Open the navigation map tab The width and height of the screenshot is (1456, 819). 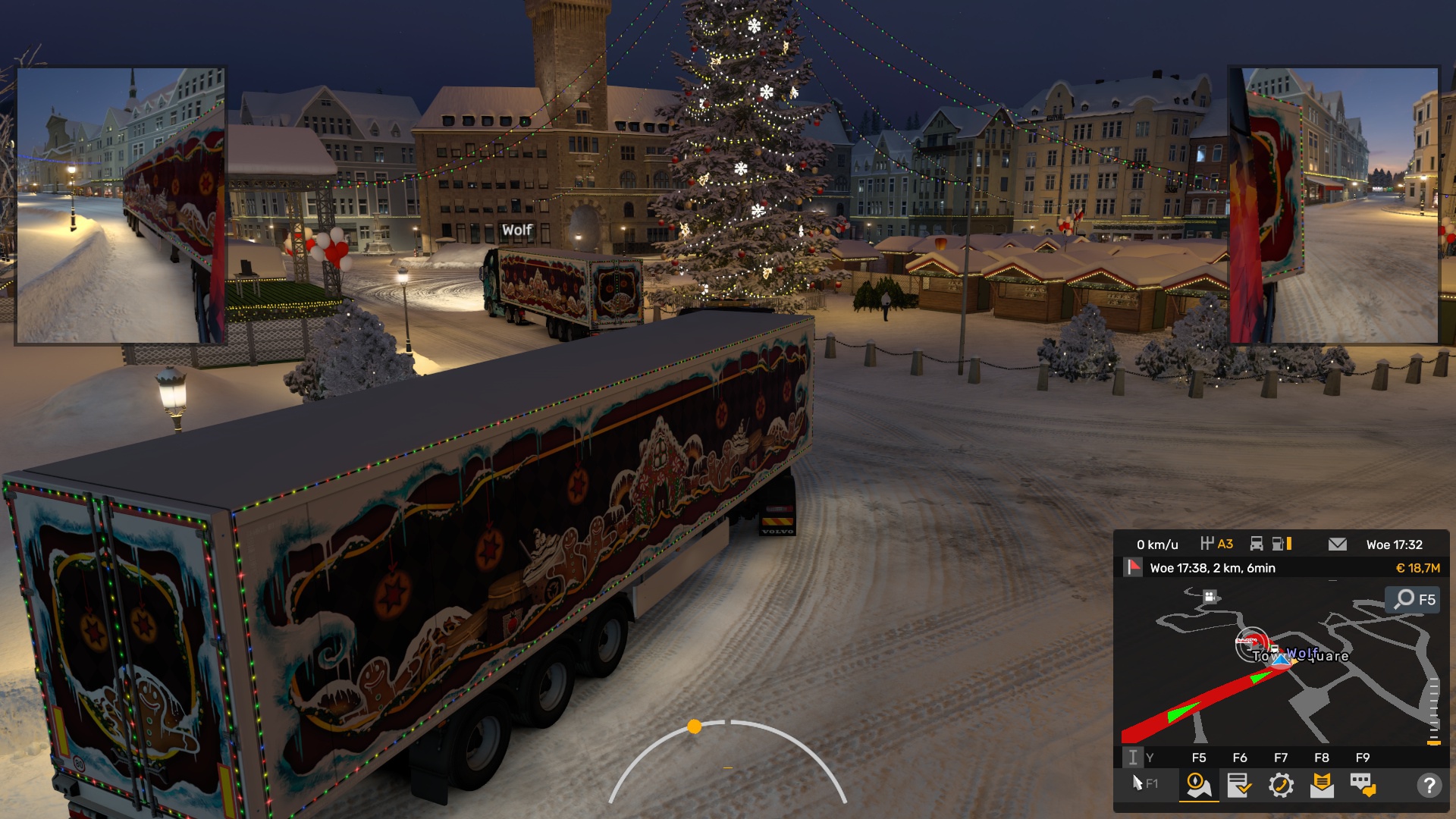pos(1198,785)
